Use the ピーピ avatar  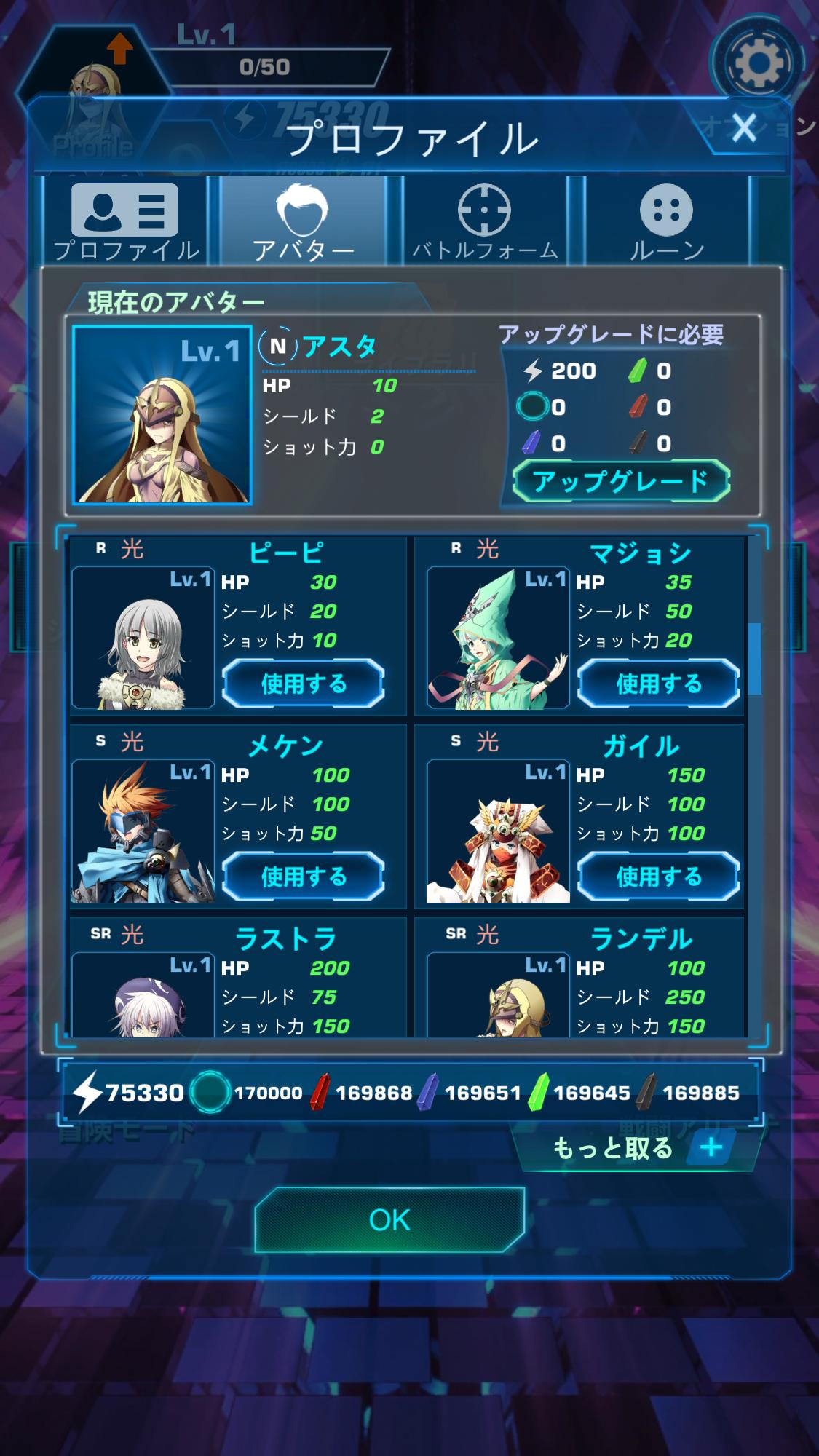pyautogui.click(x=304, y=683)
